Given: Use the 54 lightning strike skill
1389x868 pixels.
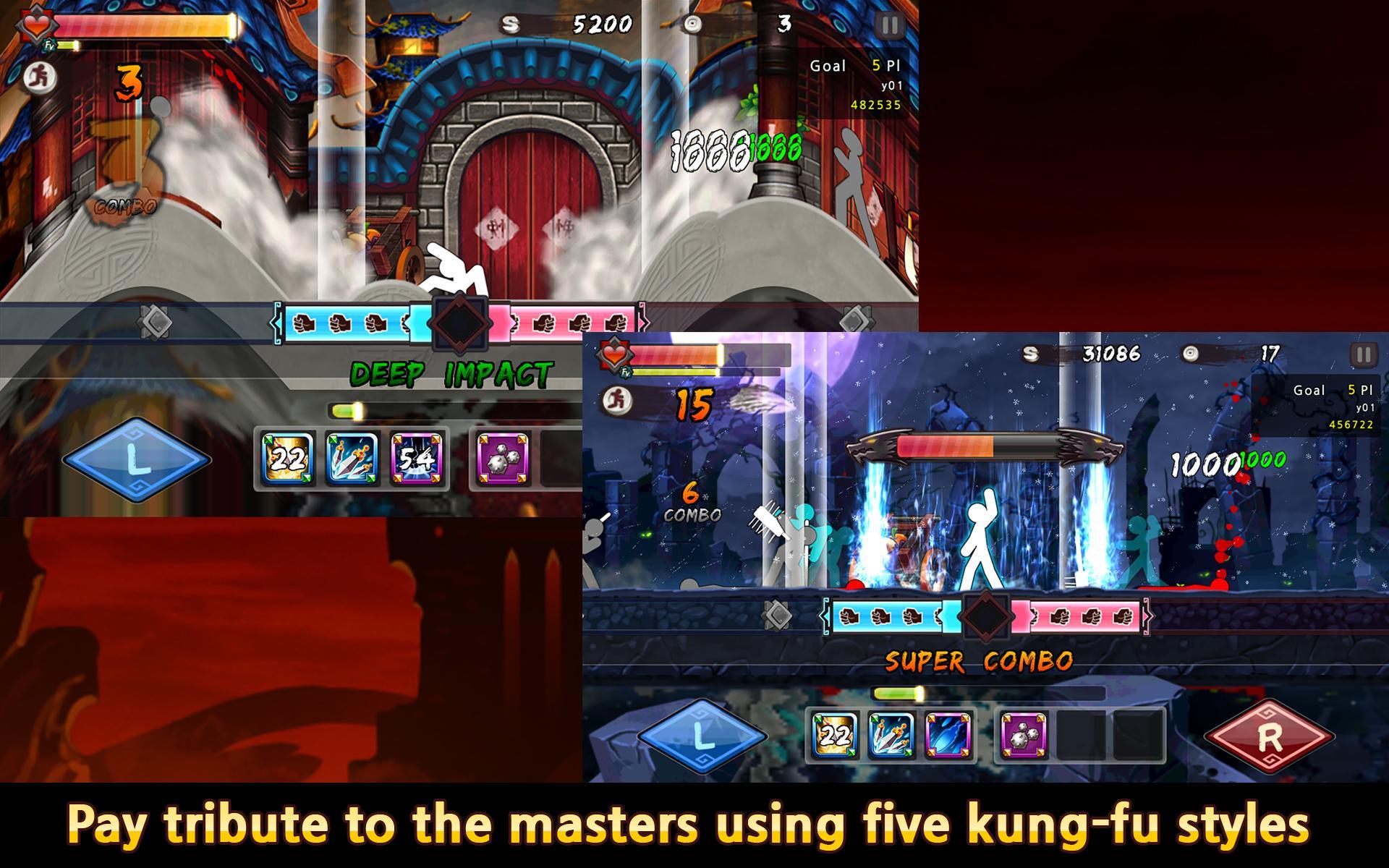Looking at the screenshot, I should [x=417, y=459].
